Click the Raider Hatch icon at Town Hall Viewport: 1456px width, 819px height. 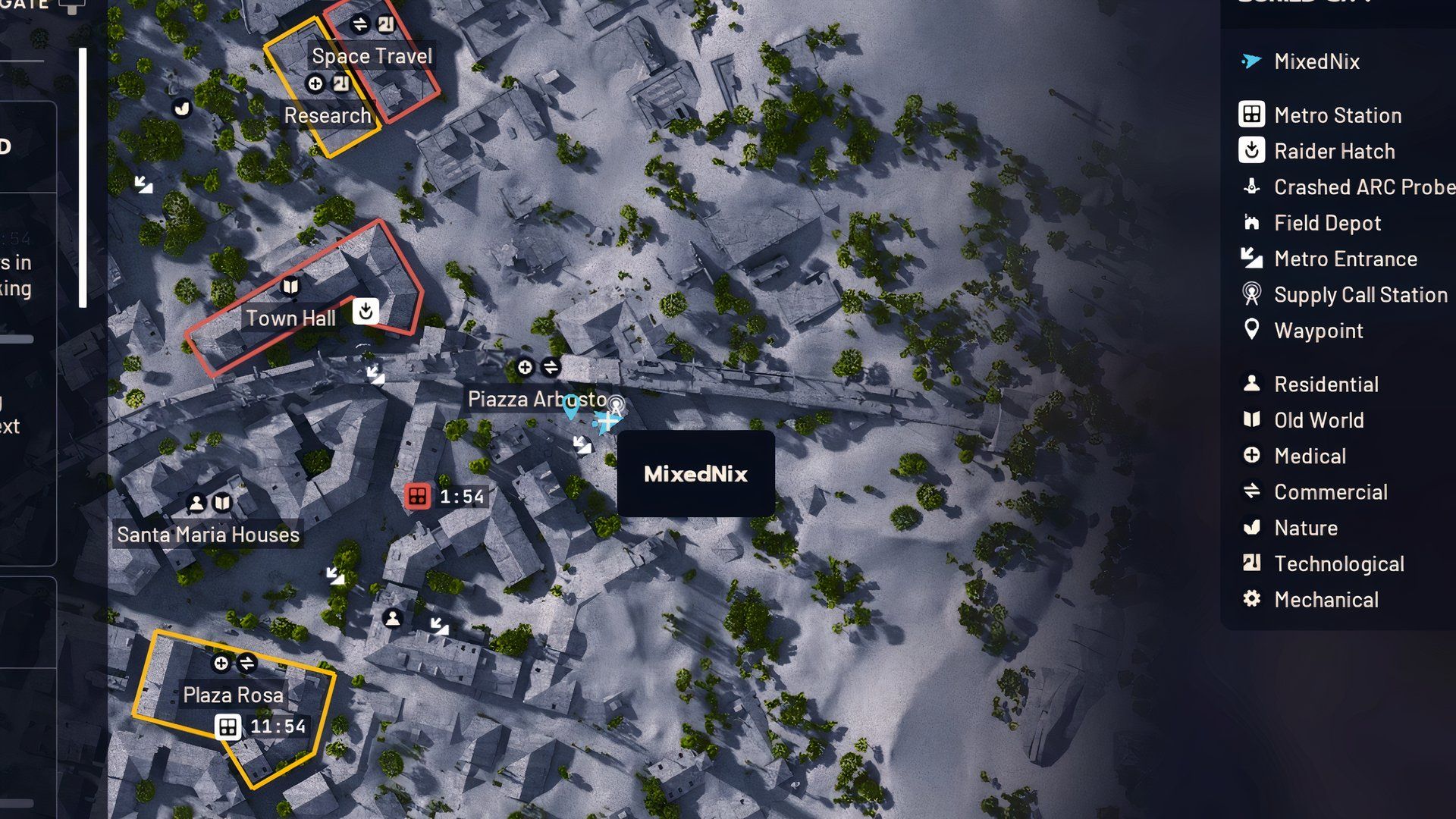pyautogui.click(x=365, y=311)
